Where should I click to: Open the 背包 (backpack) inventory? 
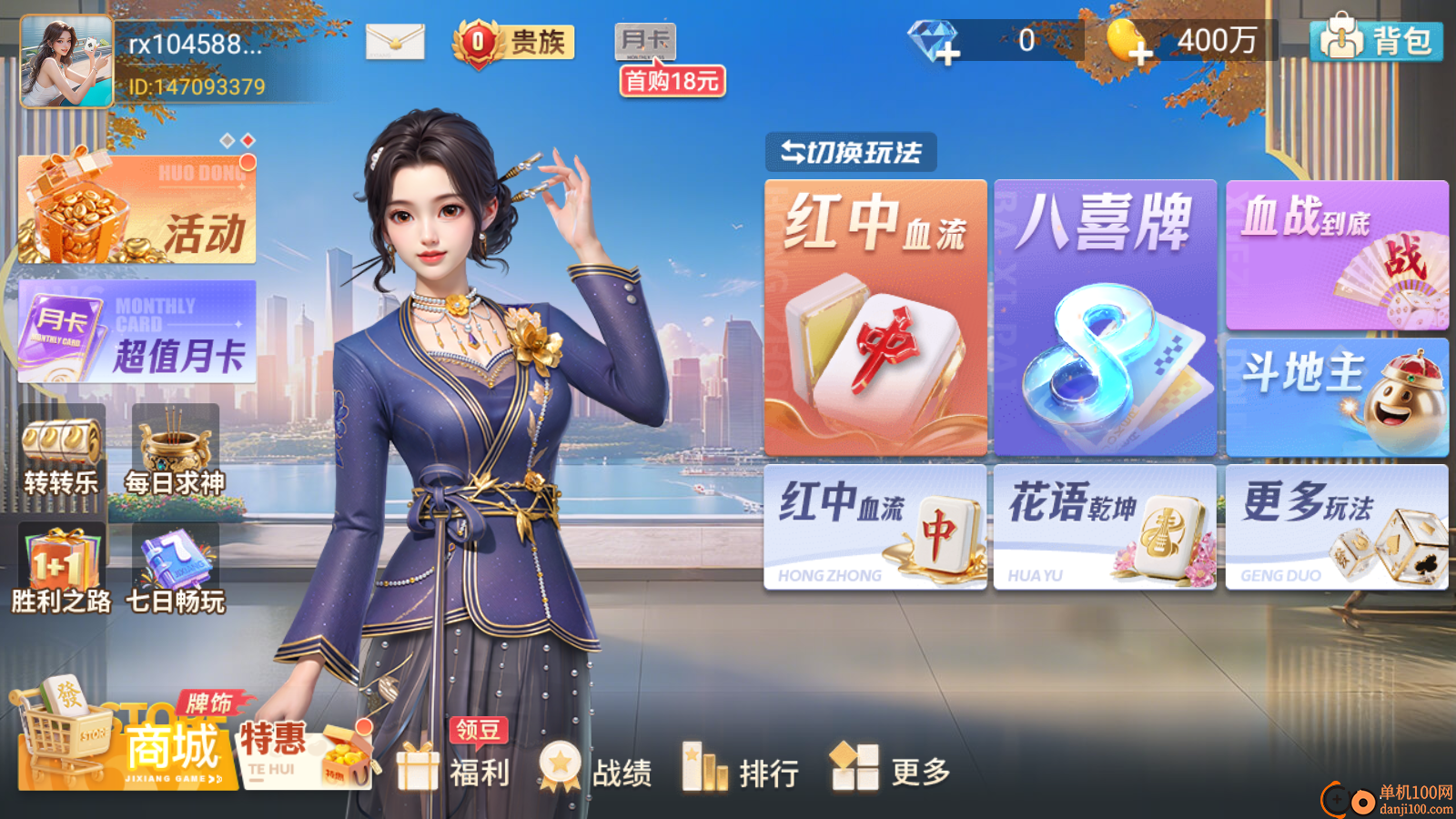[1378, 40]
